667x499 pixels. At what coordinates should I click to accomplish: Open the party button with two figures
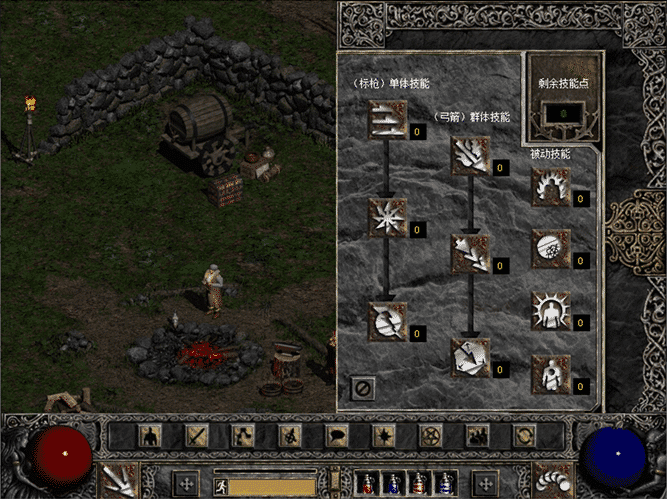click(x=477, y=436)
